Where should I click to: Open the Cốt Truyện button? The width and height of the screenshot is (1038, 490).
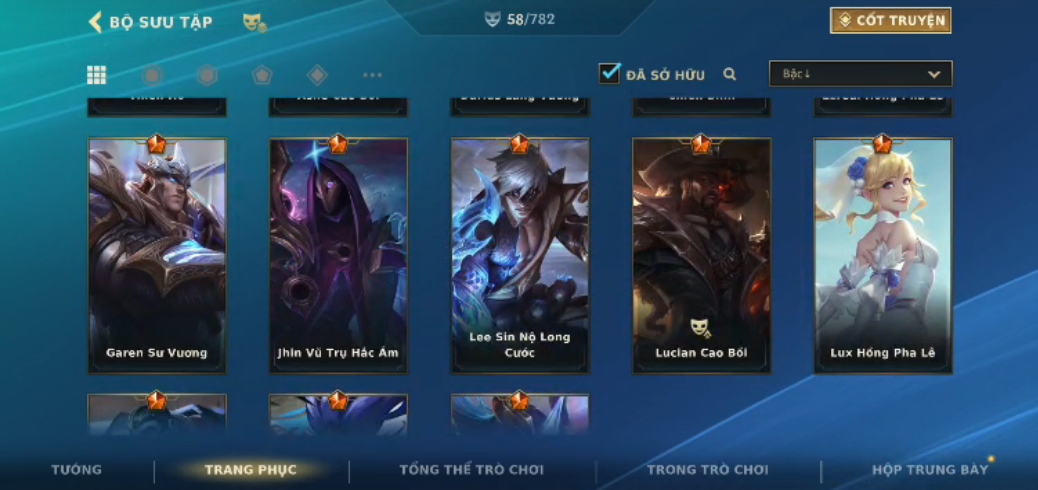click(x=890, y=21)
